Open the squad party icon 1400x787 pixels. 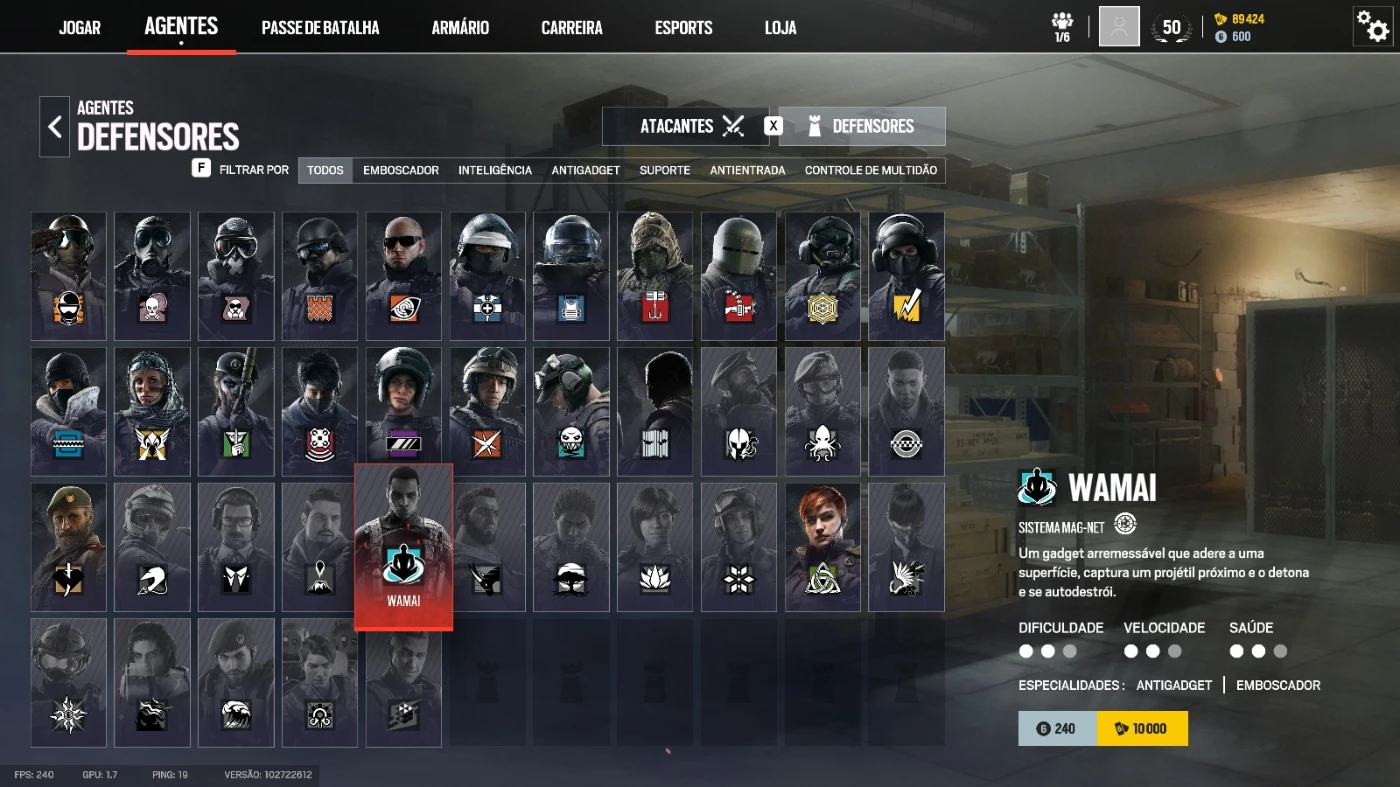click(1062, 27)
